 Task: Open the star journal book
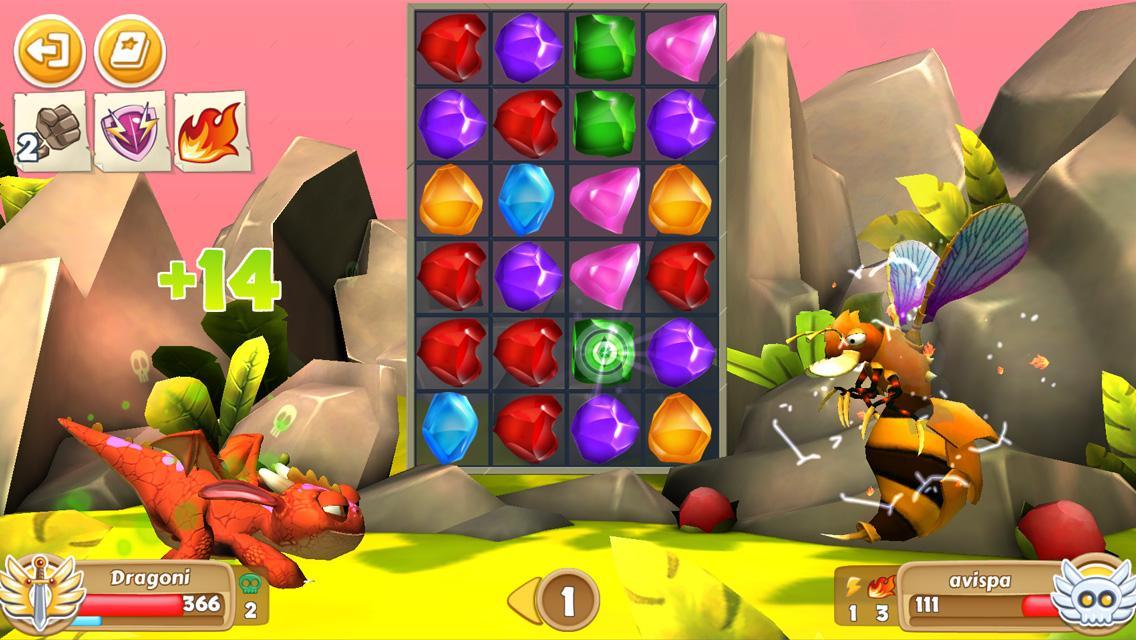(x=130, y=50)
